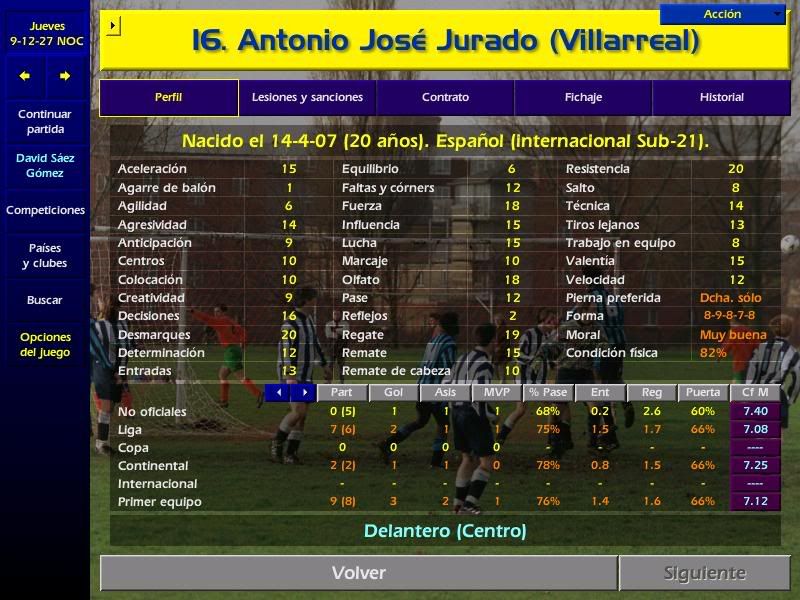Open the Lesiones y sanciones tab
Viewport: 800px width, 600px height.
click(x=307, y=98)
